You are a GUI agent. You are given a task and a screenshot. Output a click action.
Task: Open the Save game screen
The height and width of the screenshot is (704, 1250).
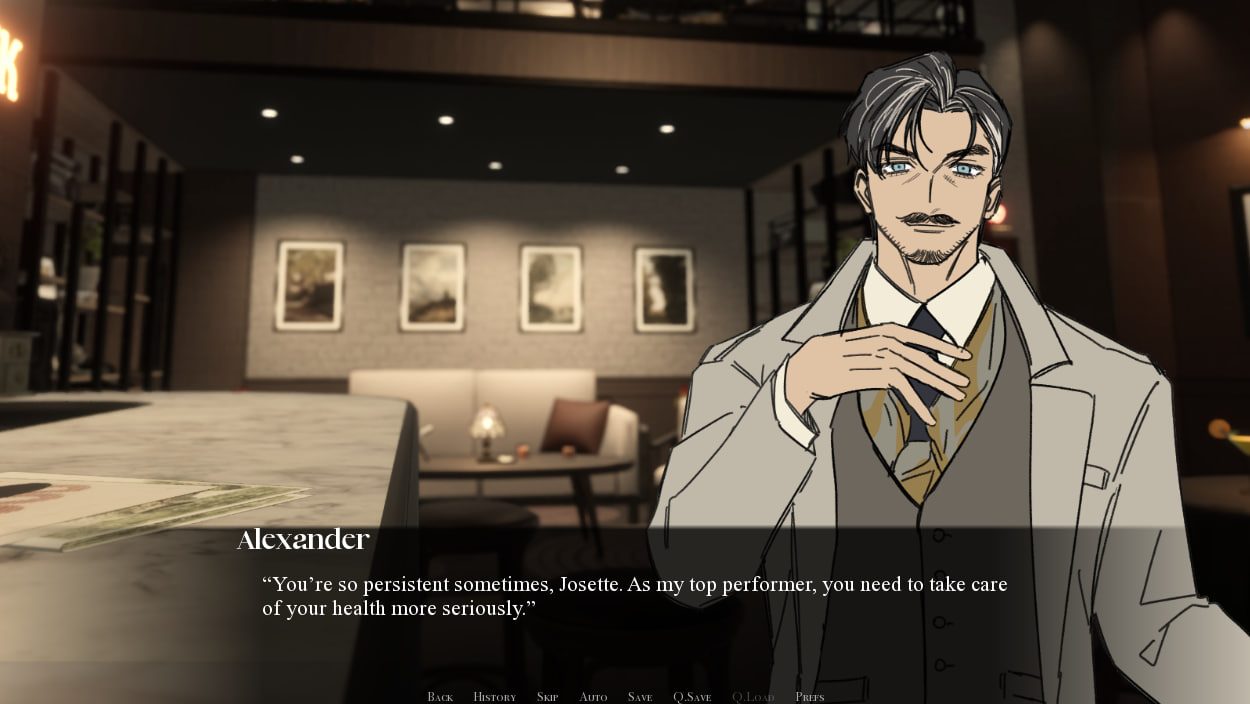(x=640, y=697)
